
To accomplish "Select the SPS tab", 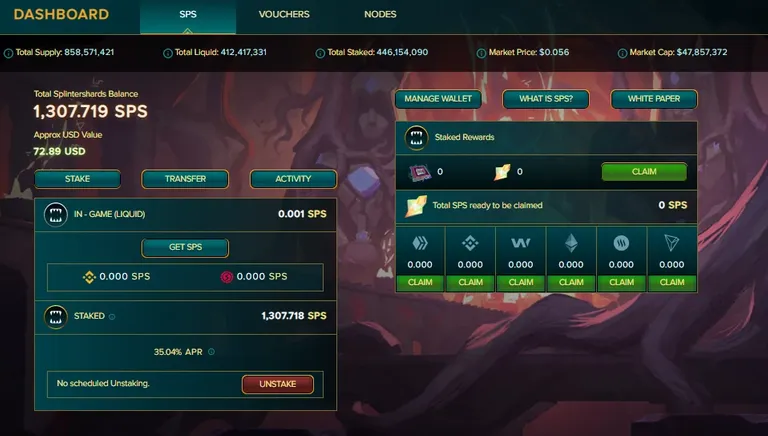I will 188,15.
